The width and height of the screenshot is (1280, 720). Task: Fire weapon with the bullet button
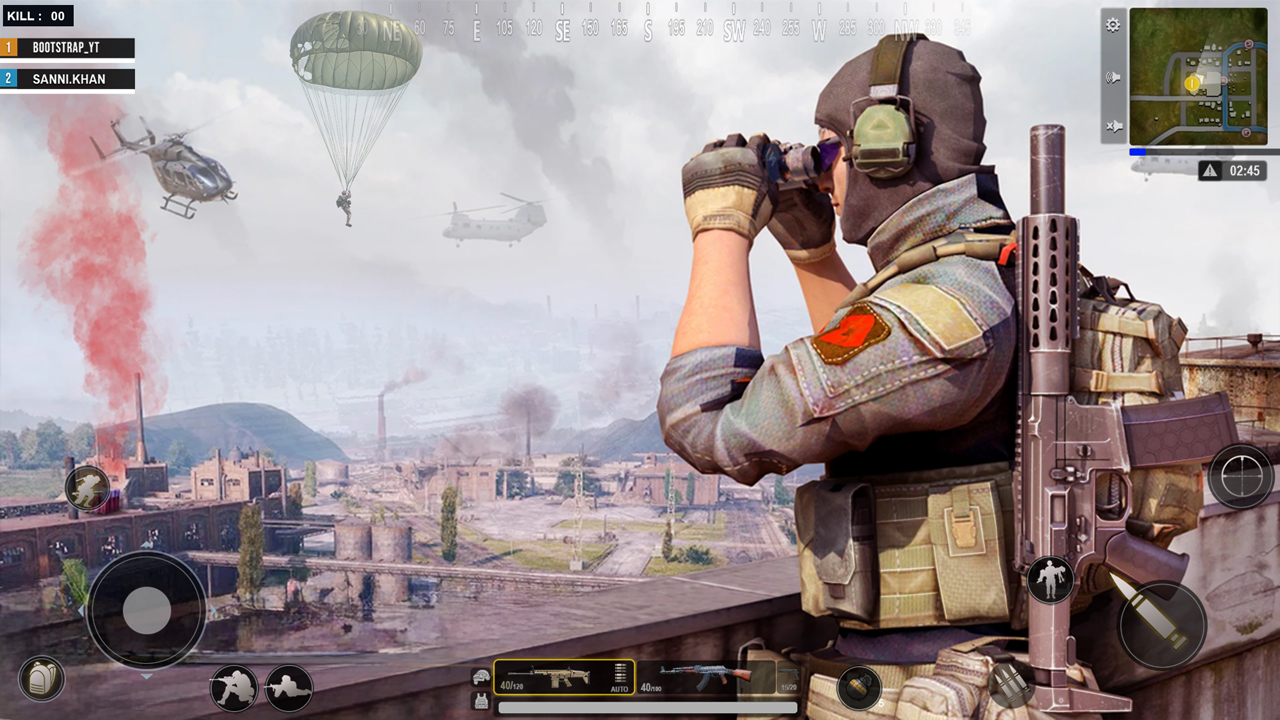1161,624
